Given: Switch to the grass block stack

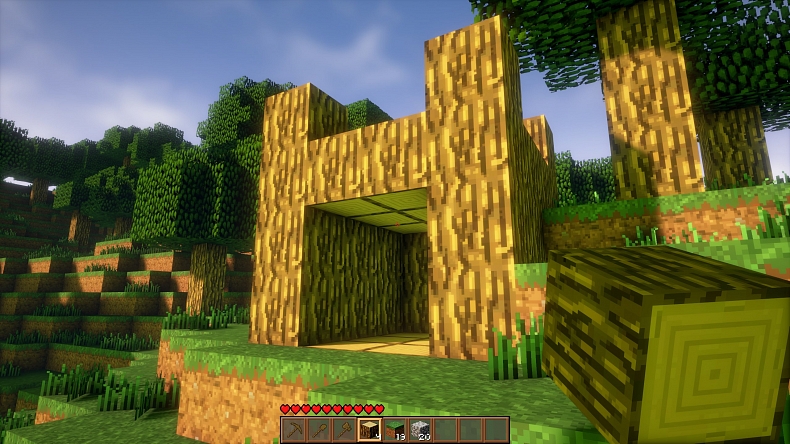Looking at the screenshot, I should (395, 429).
